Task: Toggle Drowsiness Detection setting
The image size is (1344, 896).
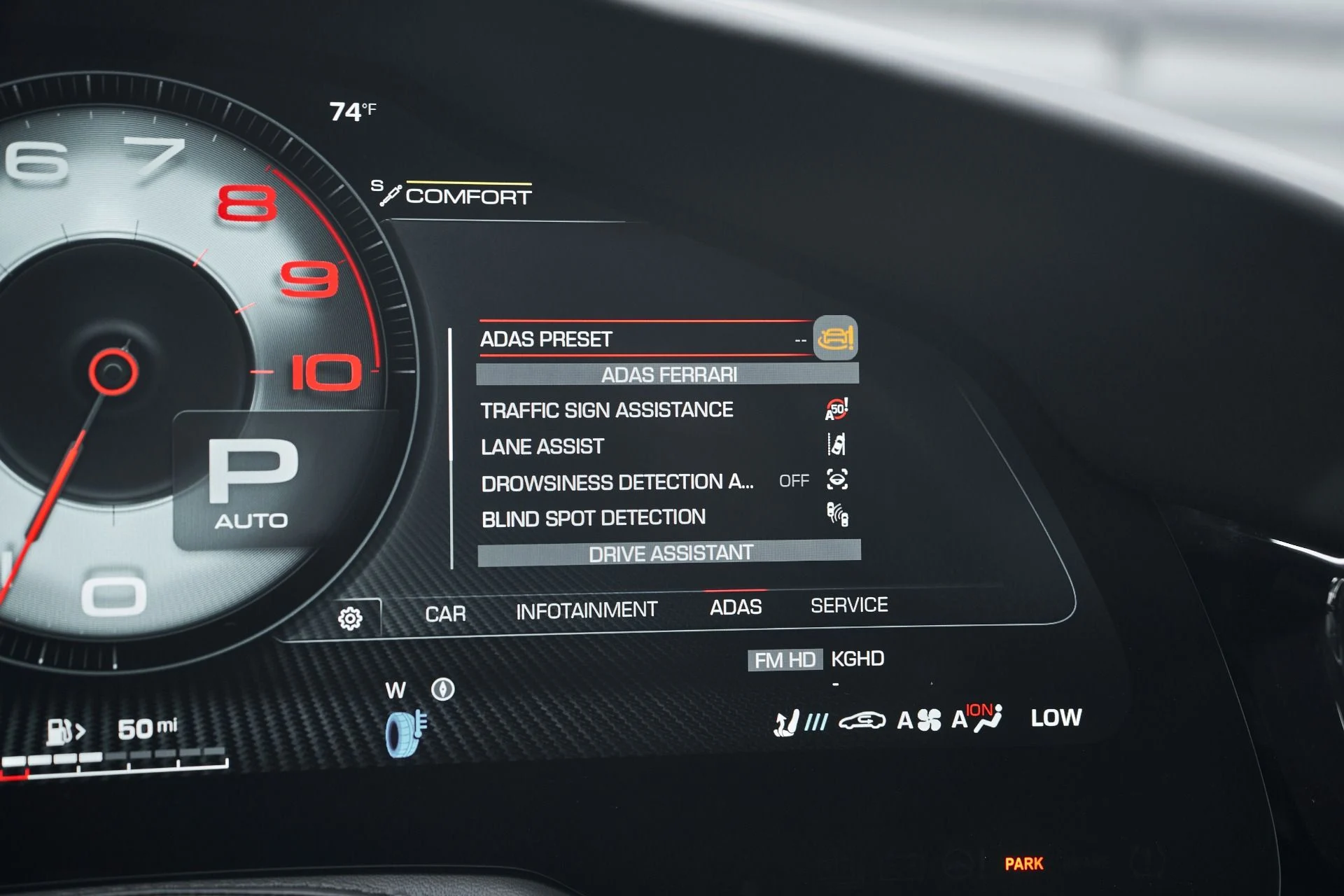Action: [617, 482]
